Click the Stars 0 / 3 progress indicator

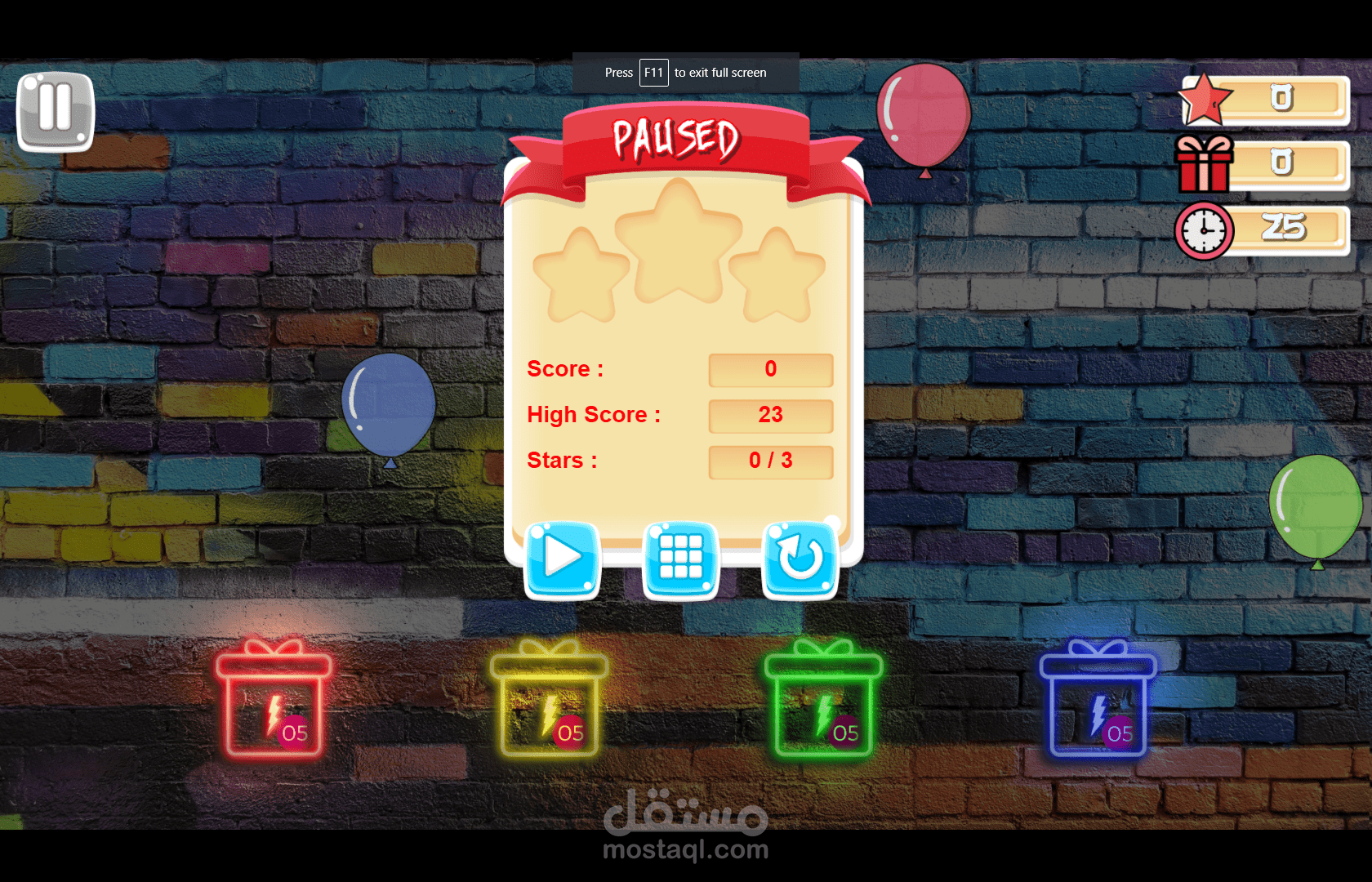click(770, 461)
